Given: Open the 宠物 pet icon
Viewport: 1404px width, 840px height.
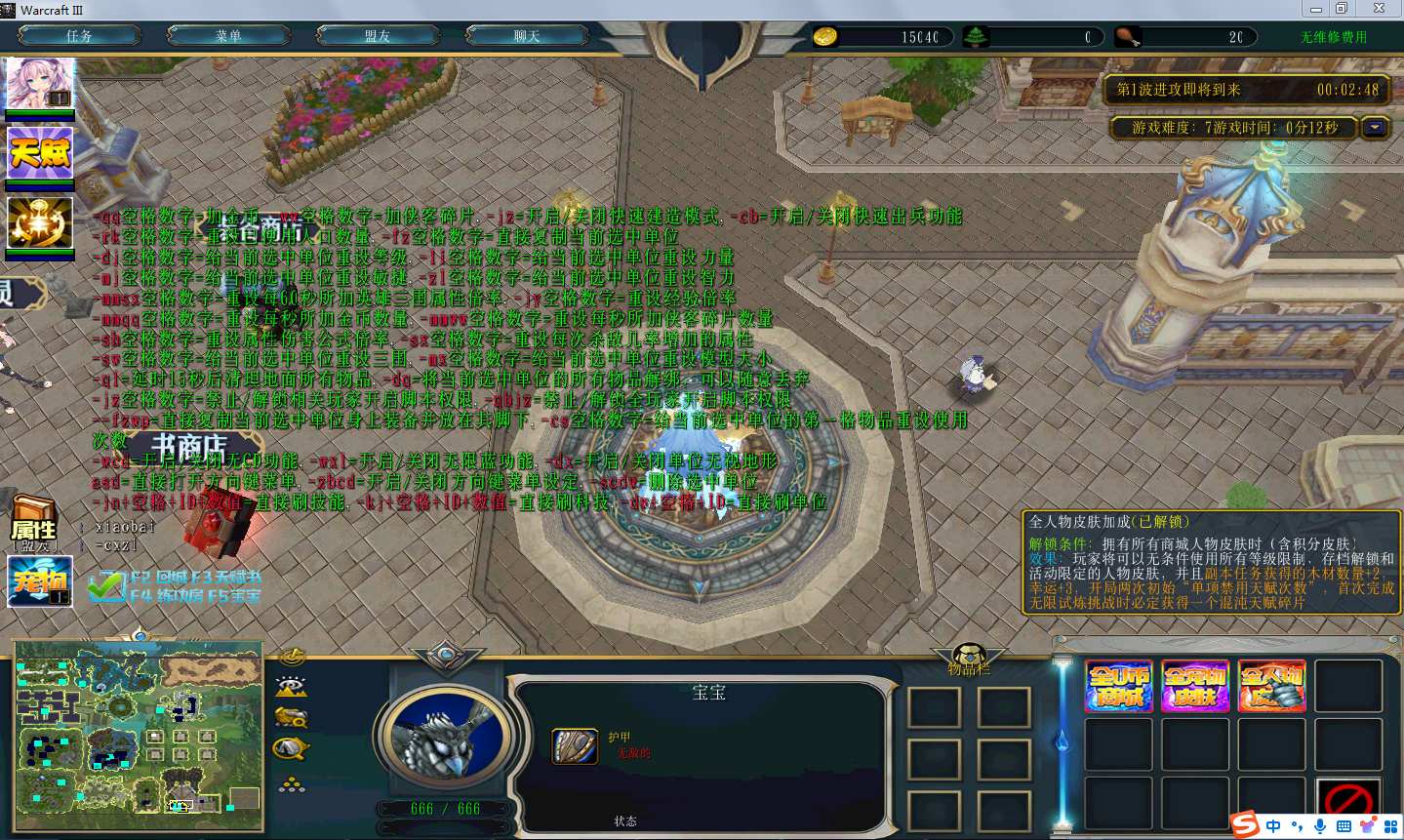Looking at the screenshot, I should (x=40, y=581).
